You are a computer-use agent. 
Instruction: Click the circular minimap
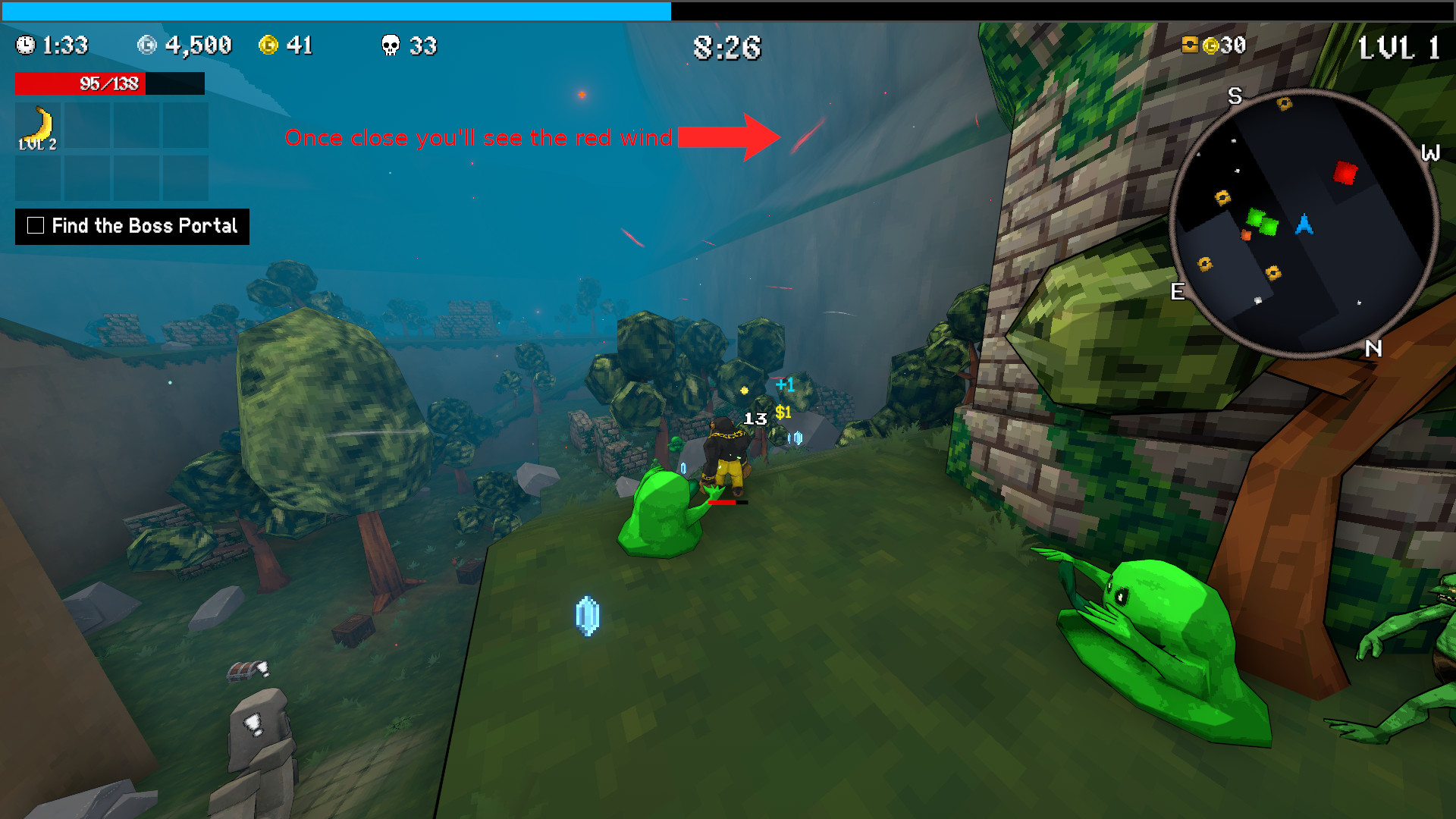[x=1304, y=223]
